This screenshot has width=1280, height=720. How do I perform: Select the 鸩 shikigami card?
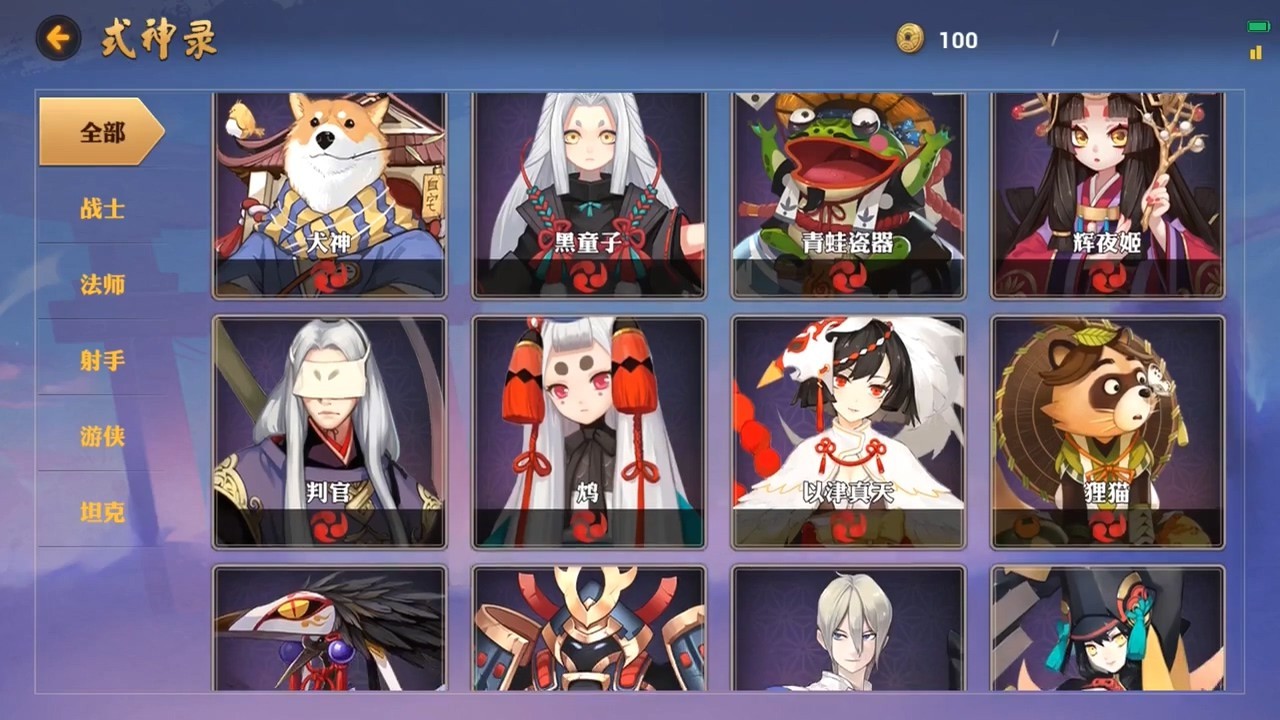click(x=589, y=432)
